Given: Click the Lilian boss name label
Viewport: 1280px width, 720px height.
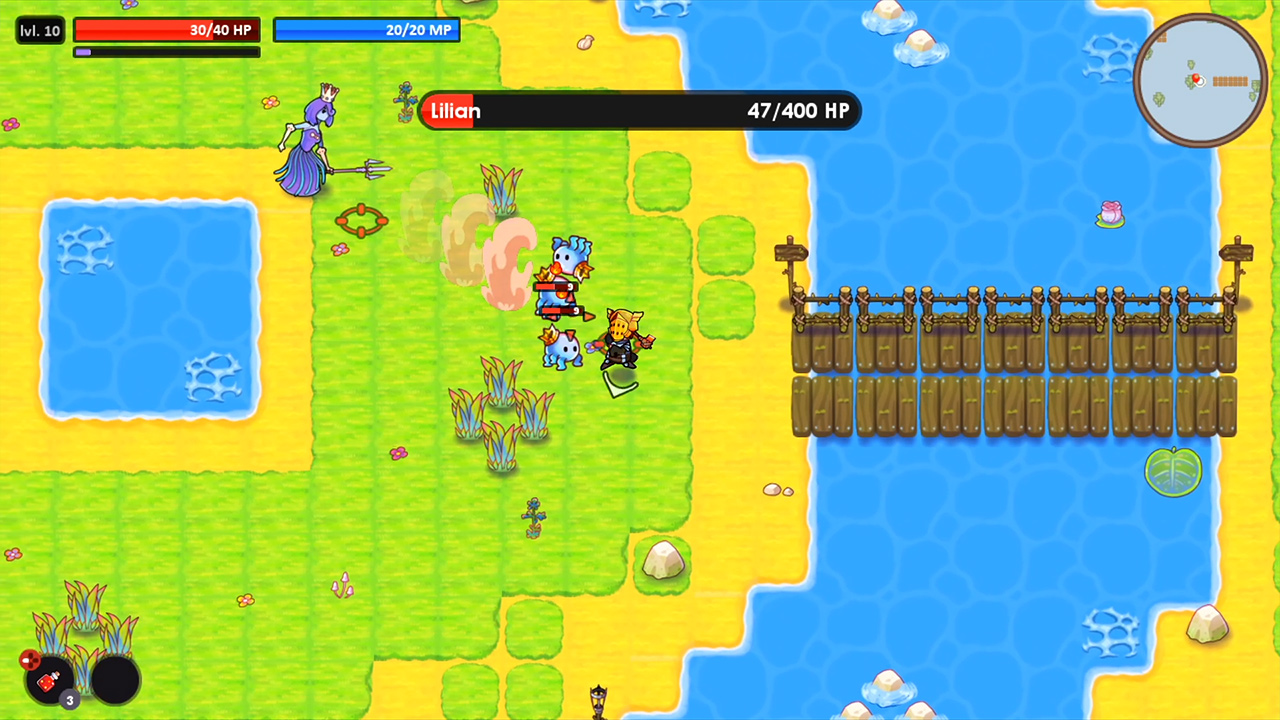Looking at the screenshot, I should pyautogui.click(x=455, y=111).
